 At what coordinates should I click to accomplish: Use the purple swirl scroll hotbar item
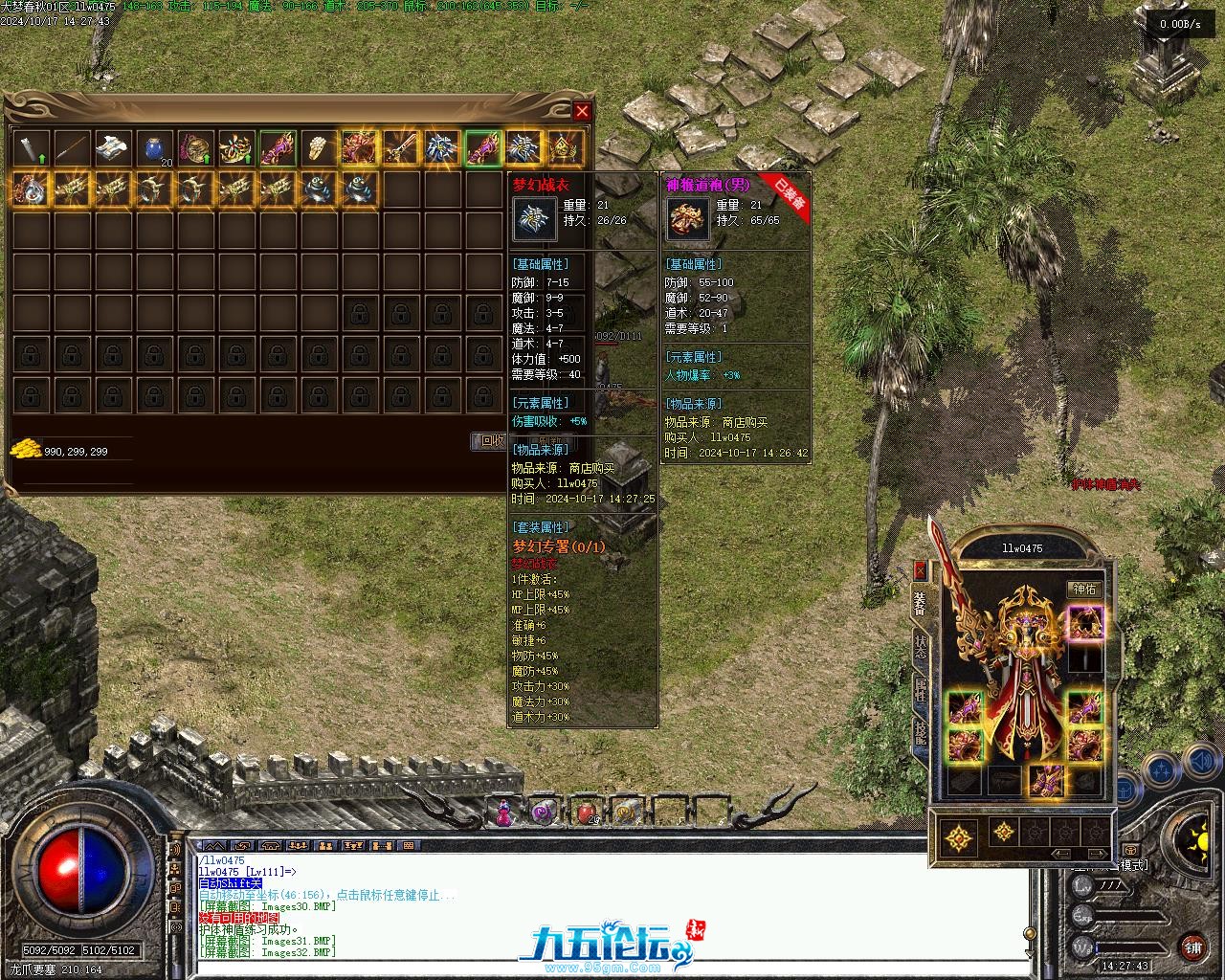[543, 813]
